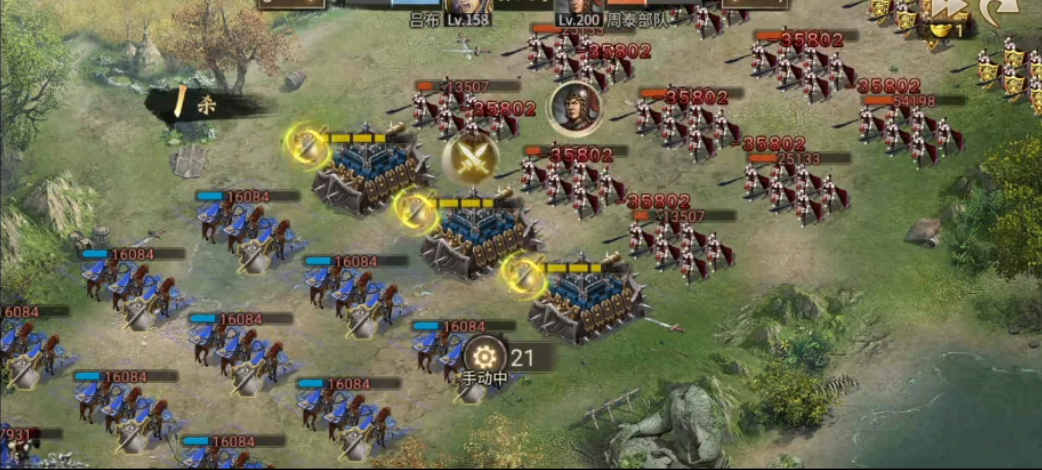The width and height of the screenshot is (1042, 470).
Task: Toggle the manual mode gear button
Action: [x=486, y=356]
